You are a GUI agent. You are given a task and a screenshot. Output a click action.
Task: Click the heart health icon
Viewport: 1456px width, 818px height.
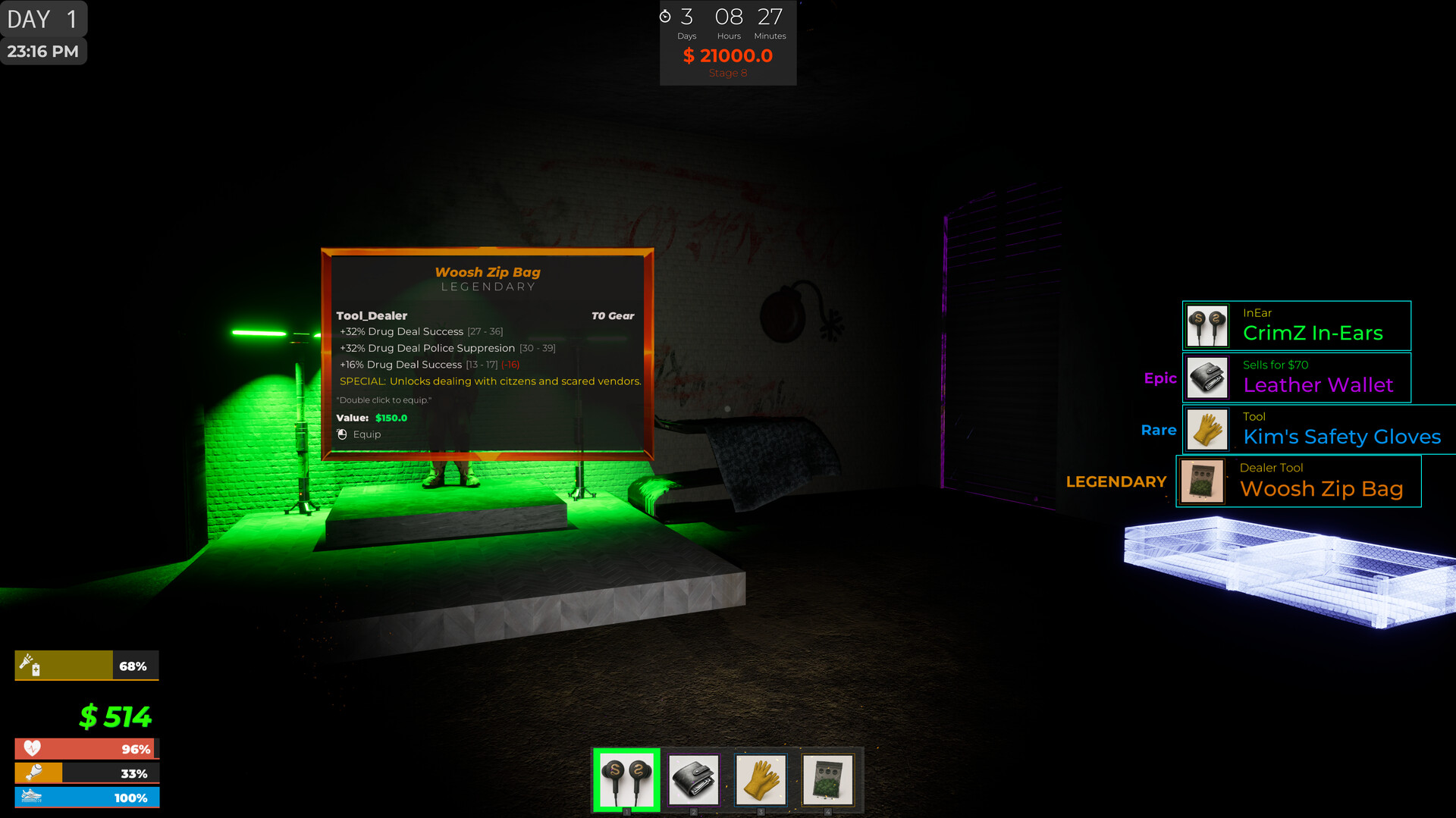click(x=32, y=748)
